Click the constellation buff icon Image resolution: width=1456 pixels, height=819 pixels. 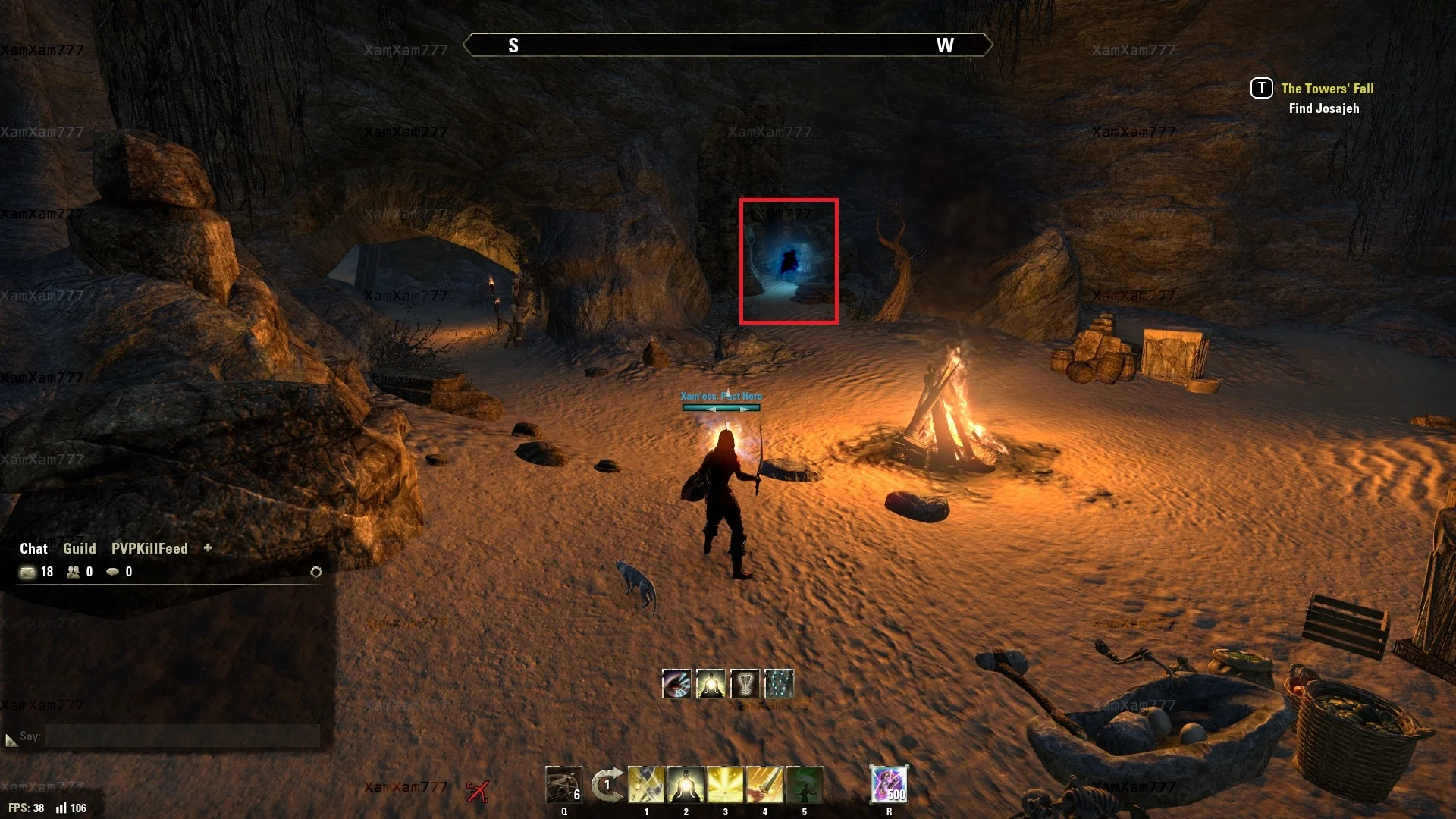779,684
